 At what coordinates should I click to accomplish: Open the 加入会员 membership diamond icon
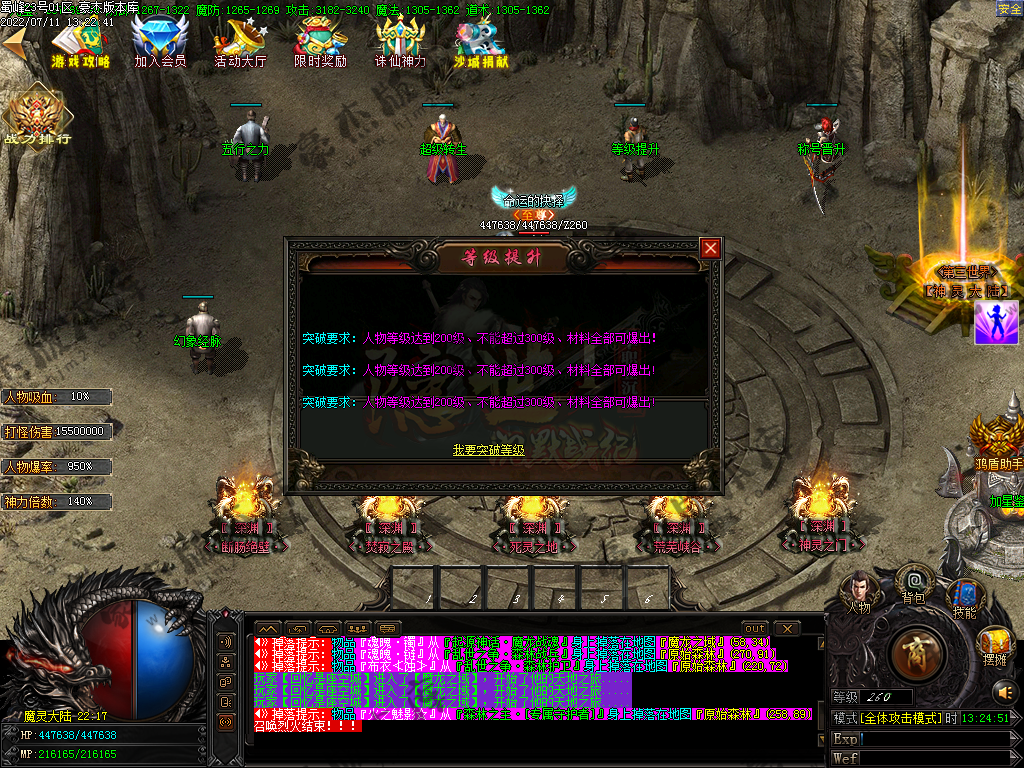[x=160, y=42]
